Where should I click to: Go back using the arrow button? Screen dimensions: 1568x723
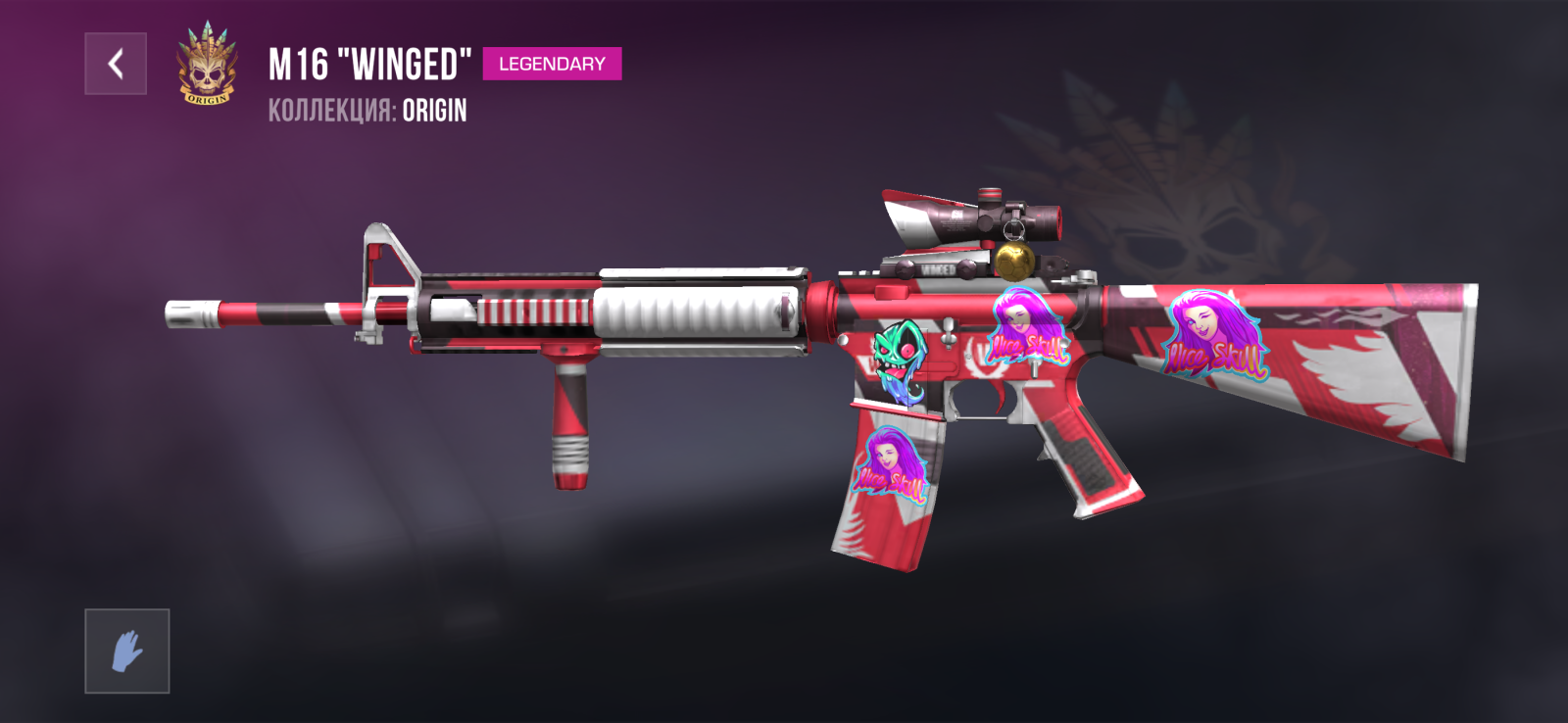click(116, 64)
